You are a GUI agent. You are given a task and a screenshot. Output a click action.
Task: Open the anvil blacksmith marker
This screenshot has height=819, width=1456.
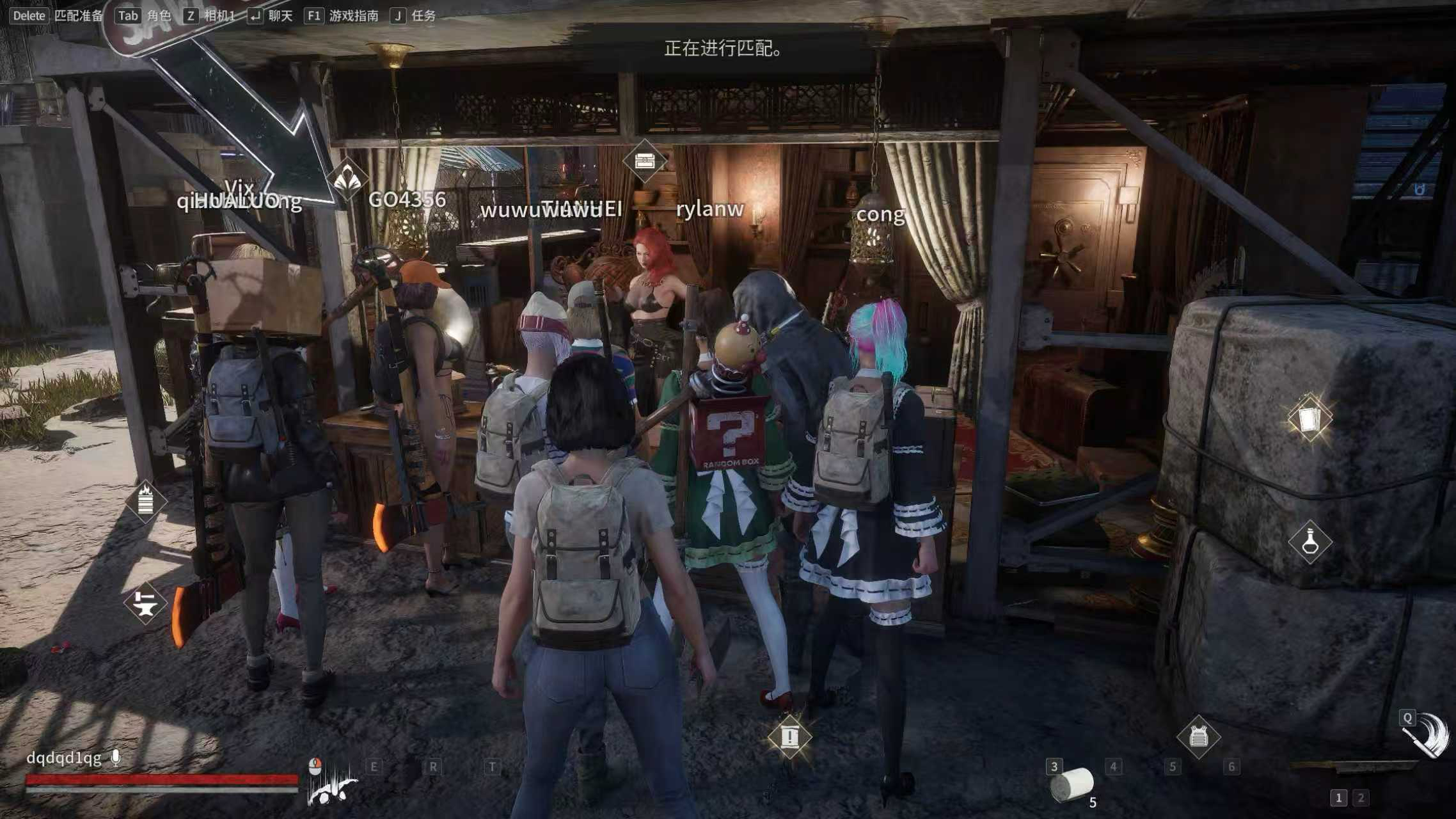[x=145, y=603]
